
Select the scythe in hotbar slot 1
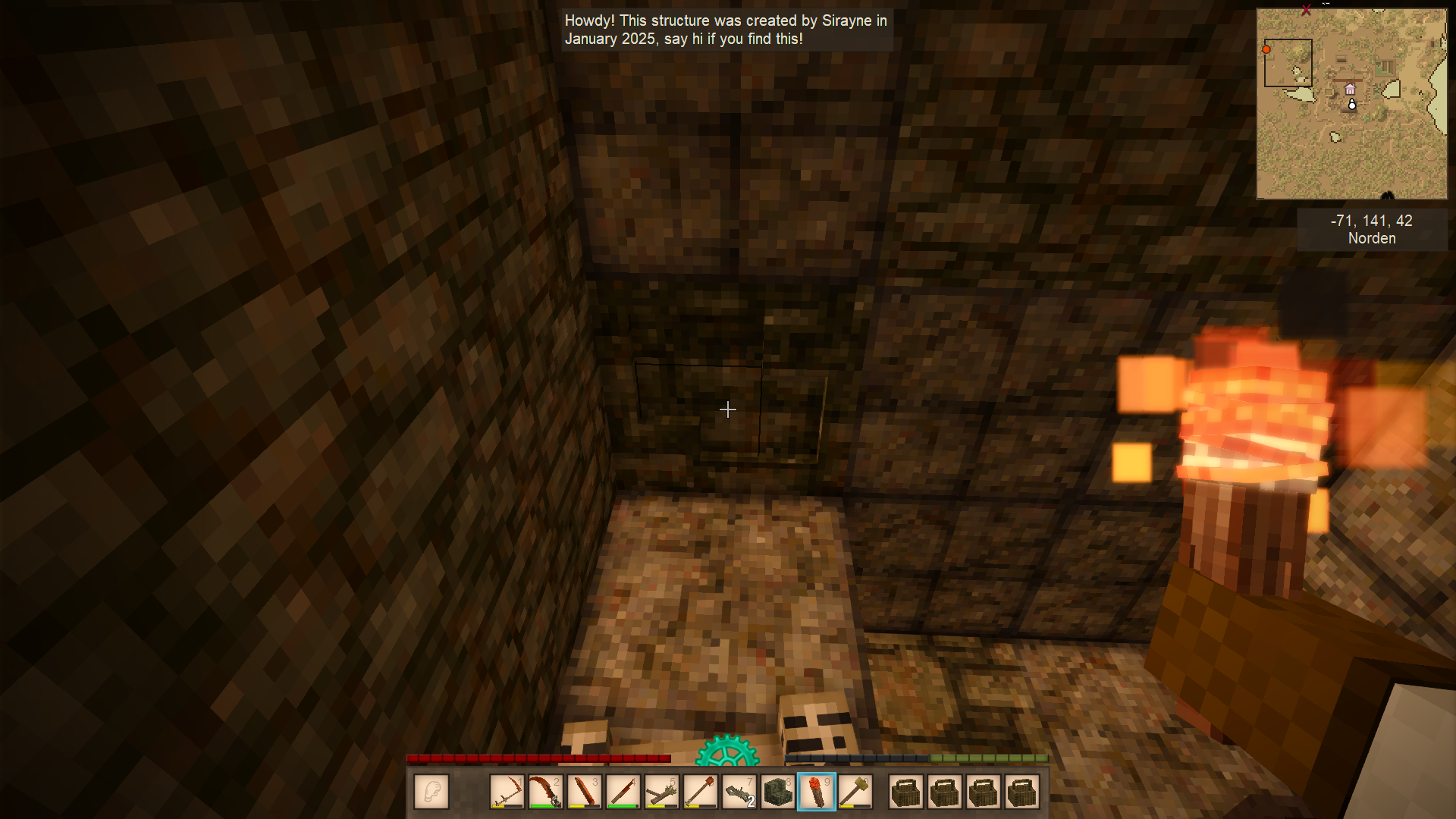pyautogui.click(x=507, y=792)
